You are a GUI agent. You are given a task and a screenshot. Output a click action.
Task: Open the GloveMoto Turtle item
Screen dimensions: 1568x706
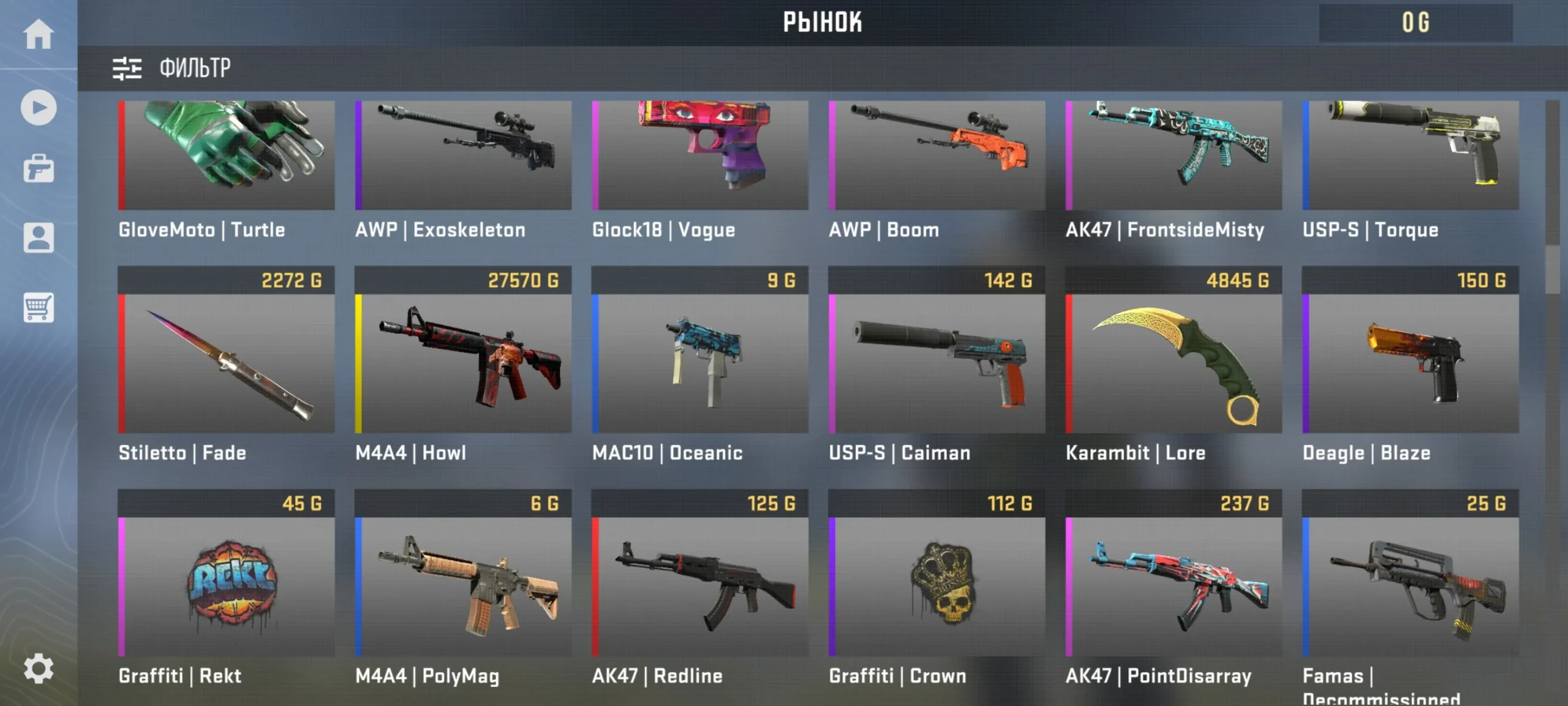pos(225,156)
